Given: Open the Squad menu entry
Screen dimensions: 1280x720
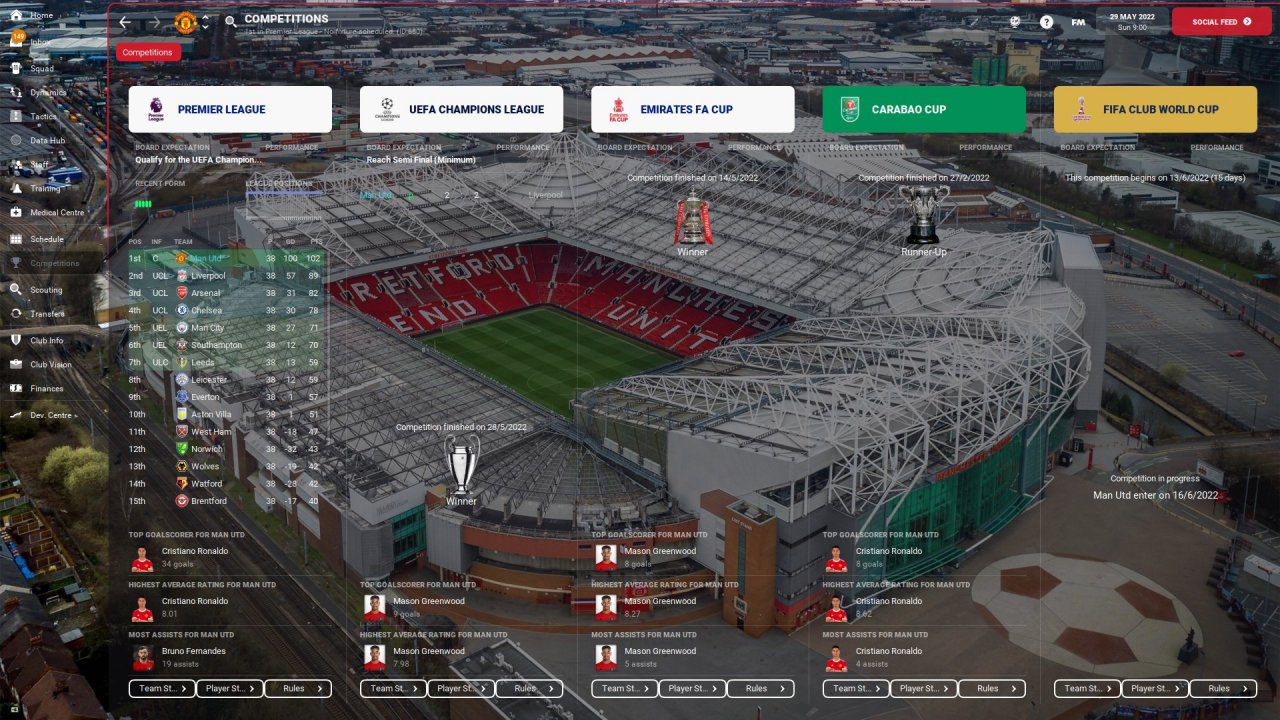Looking at the screenshot, I should click(x=41, y=69).
